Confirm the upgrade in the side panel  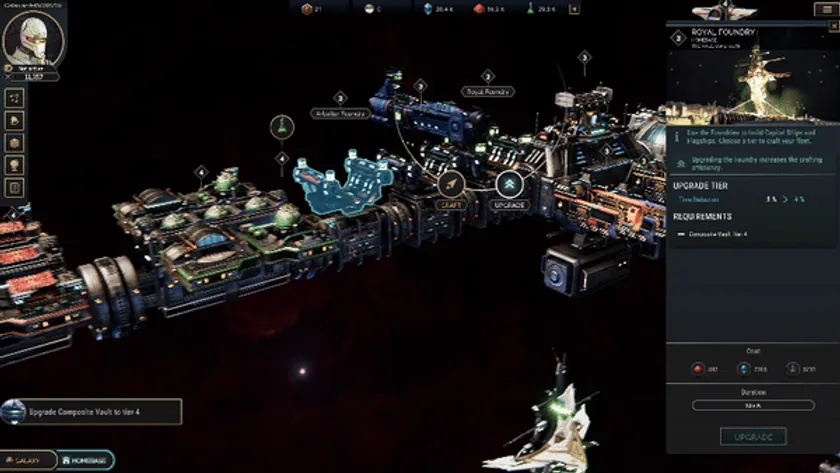752,436
